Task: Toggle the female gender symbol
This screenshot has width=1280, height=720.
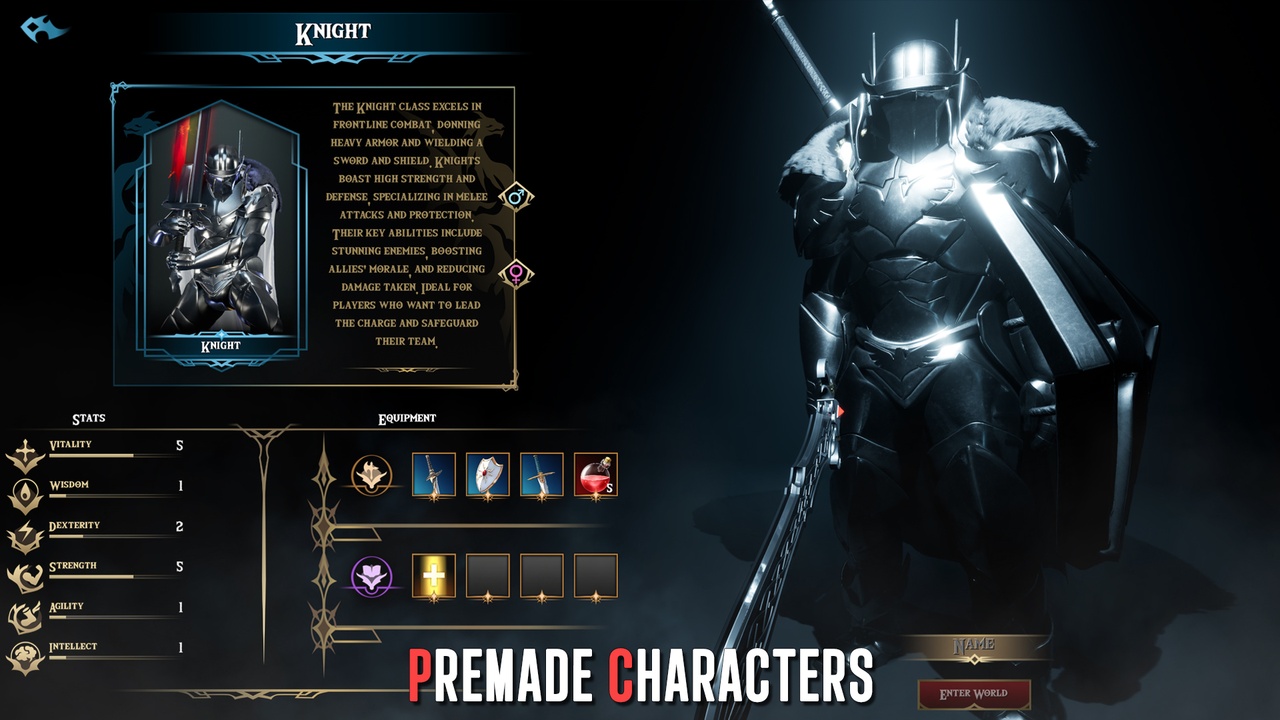Action: pyautogui.click(x=516, y=271)
